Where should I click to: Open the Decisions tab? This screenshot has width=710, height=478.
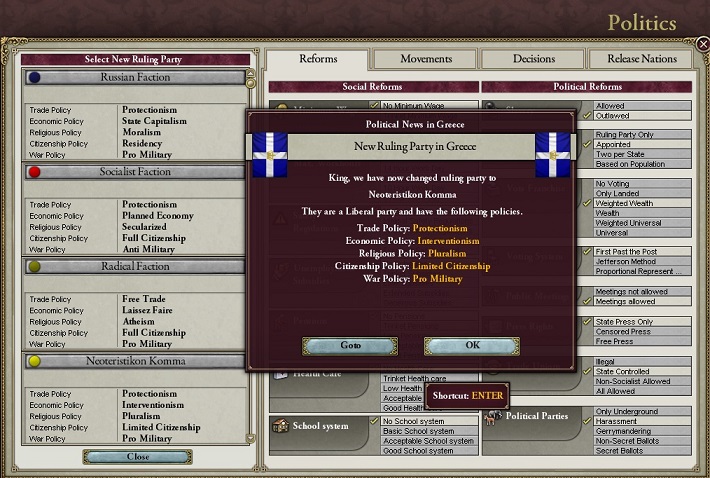(x=534, y=59)
